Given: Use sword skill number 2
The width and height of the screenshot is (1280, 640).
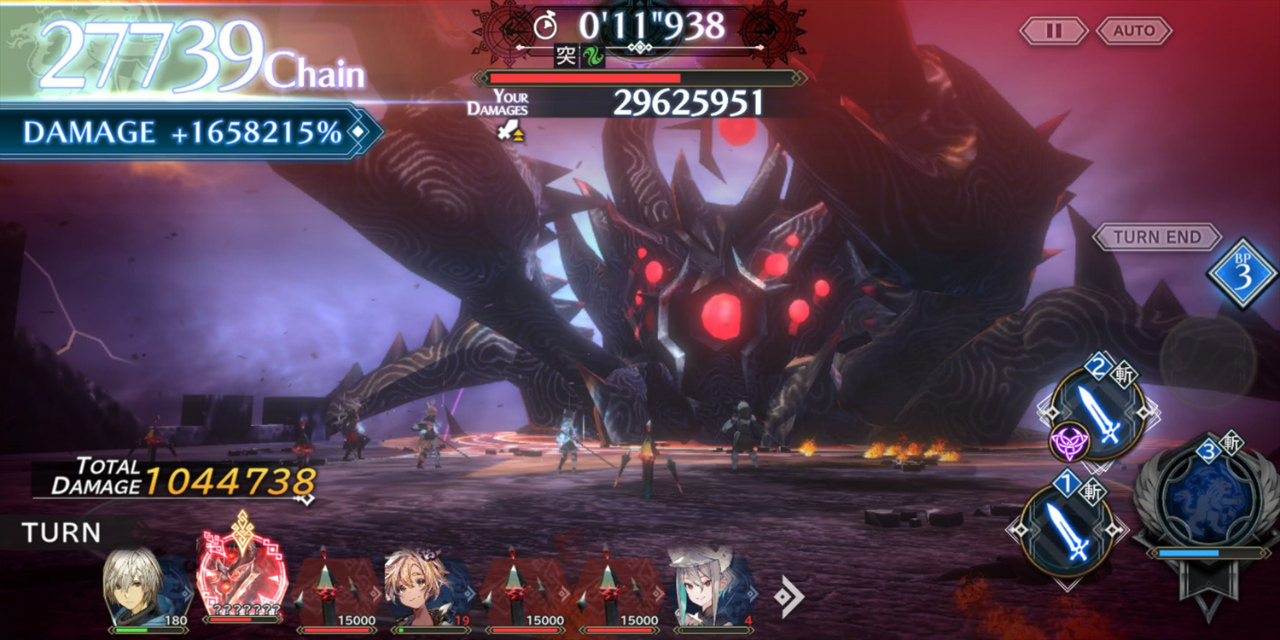Looking at the screenshot, I should [x=1098, y=414].
